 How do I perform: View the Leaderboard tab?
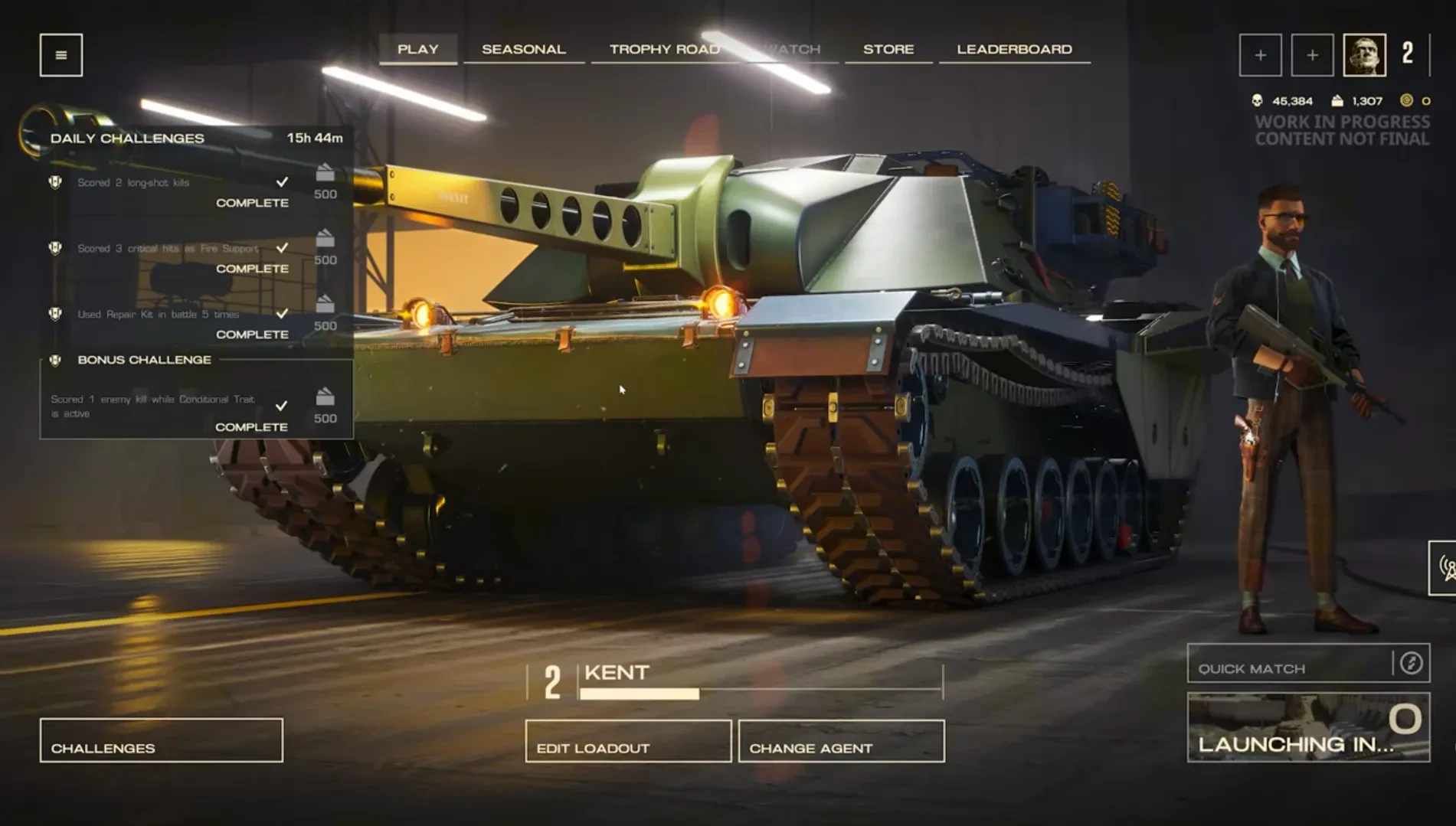click(1014, 49)
